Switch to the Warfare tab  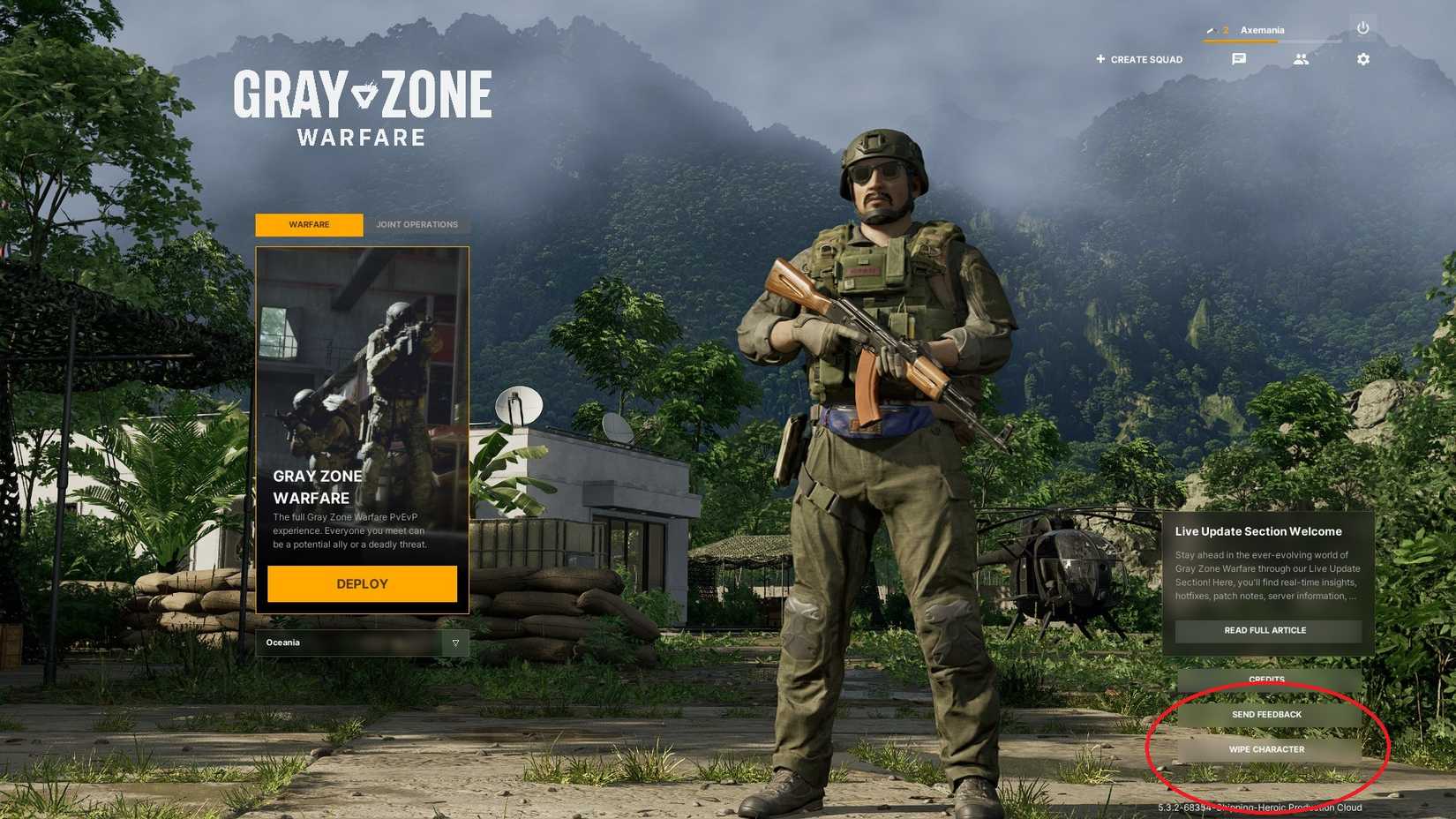tap(309, 225)
